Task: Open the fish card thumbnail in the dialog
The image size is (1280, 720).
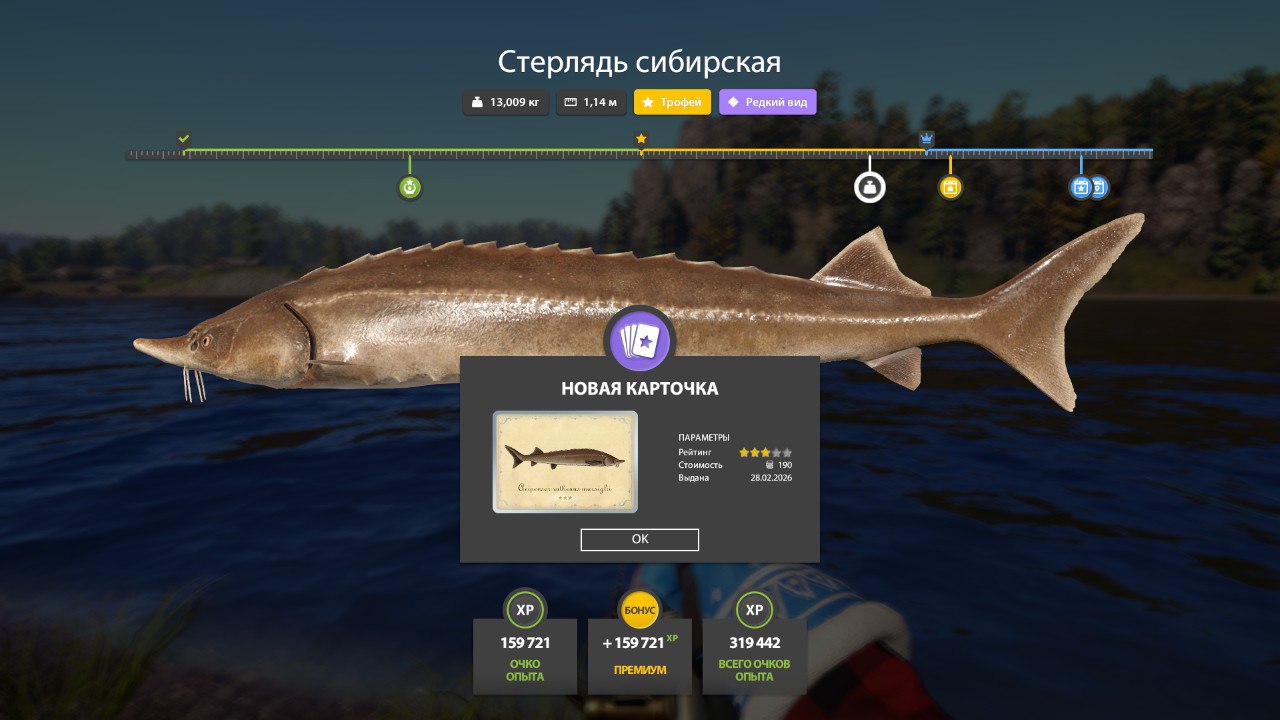Action: (564, 461)
